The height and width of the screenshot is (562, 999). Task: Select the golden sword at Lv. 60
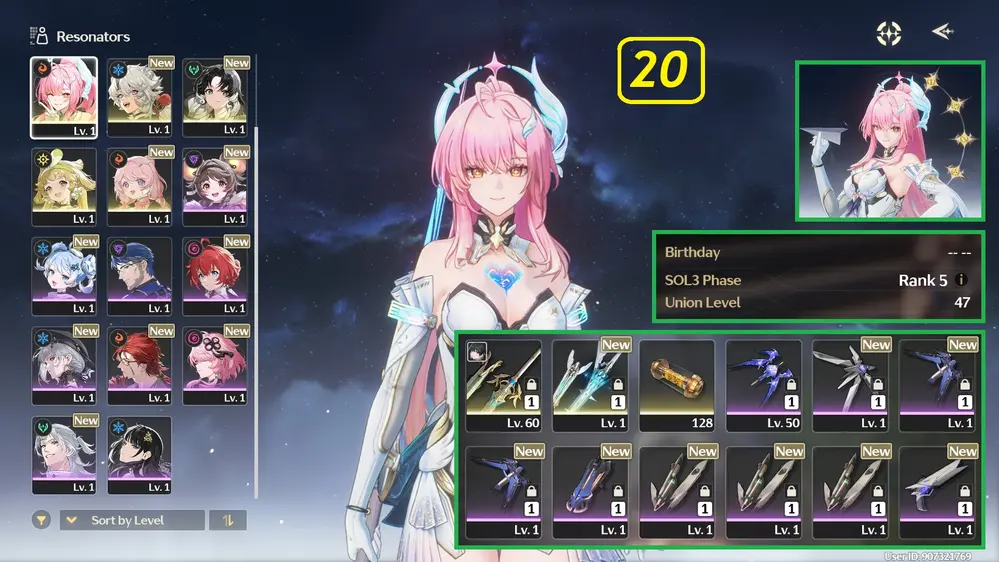(504, 385)
